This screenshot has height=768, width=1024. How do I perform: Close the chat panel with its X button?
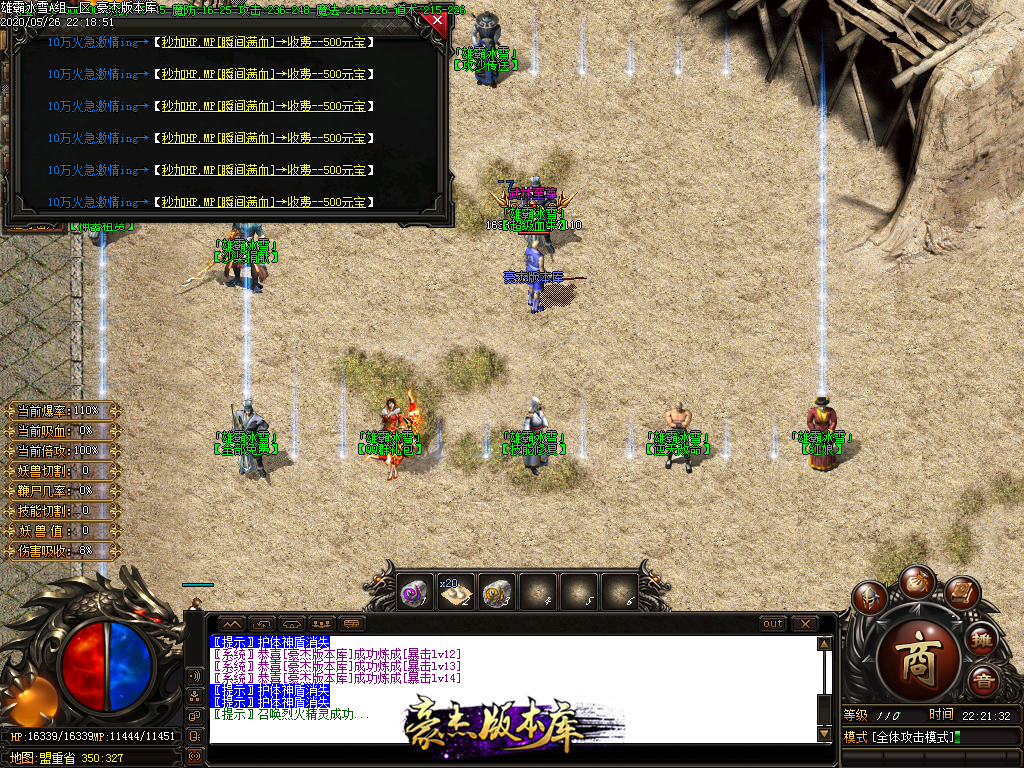(x=805, y=624)
